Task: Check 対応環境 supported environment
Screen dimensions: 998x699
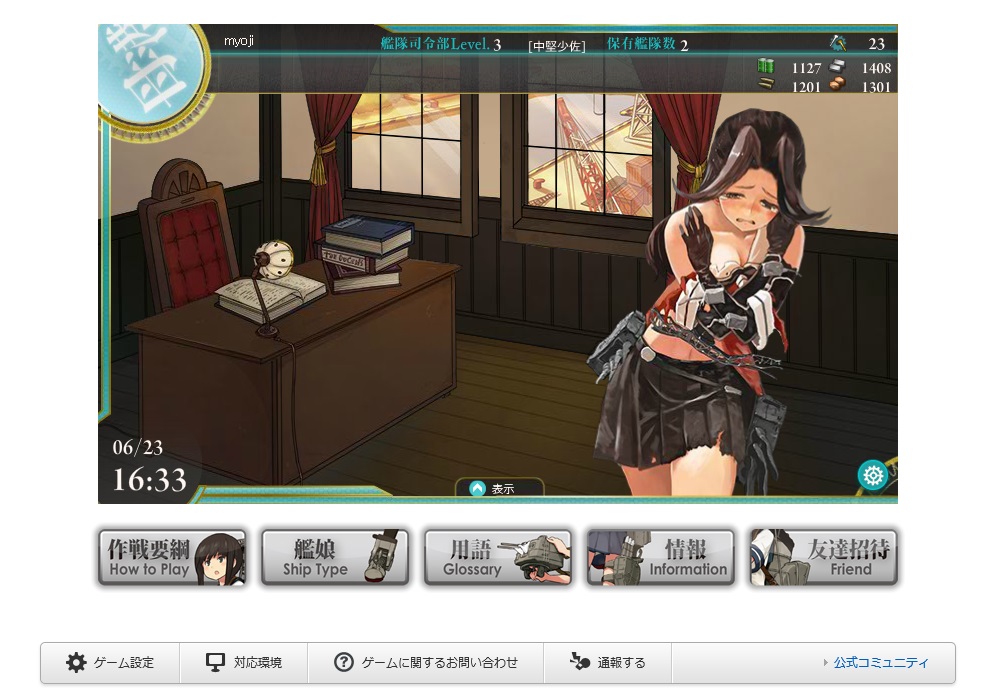Action: (x=244, y=663)
